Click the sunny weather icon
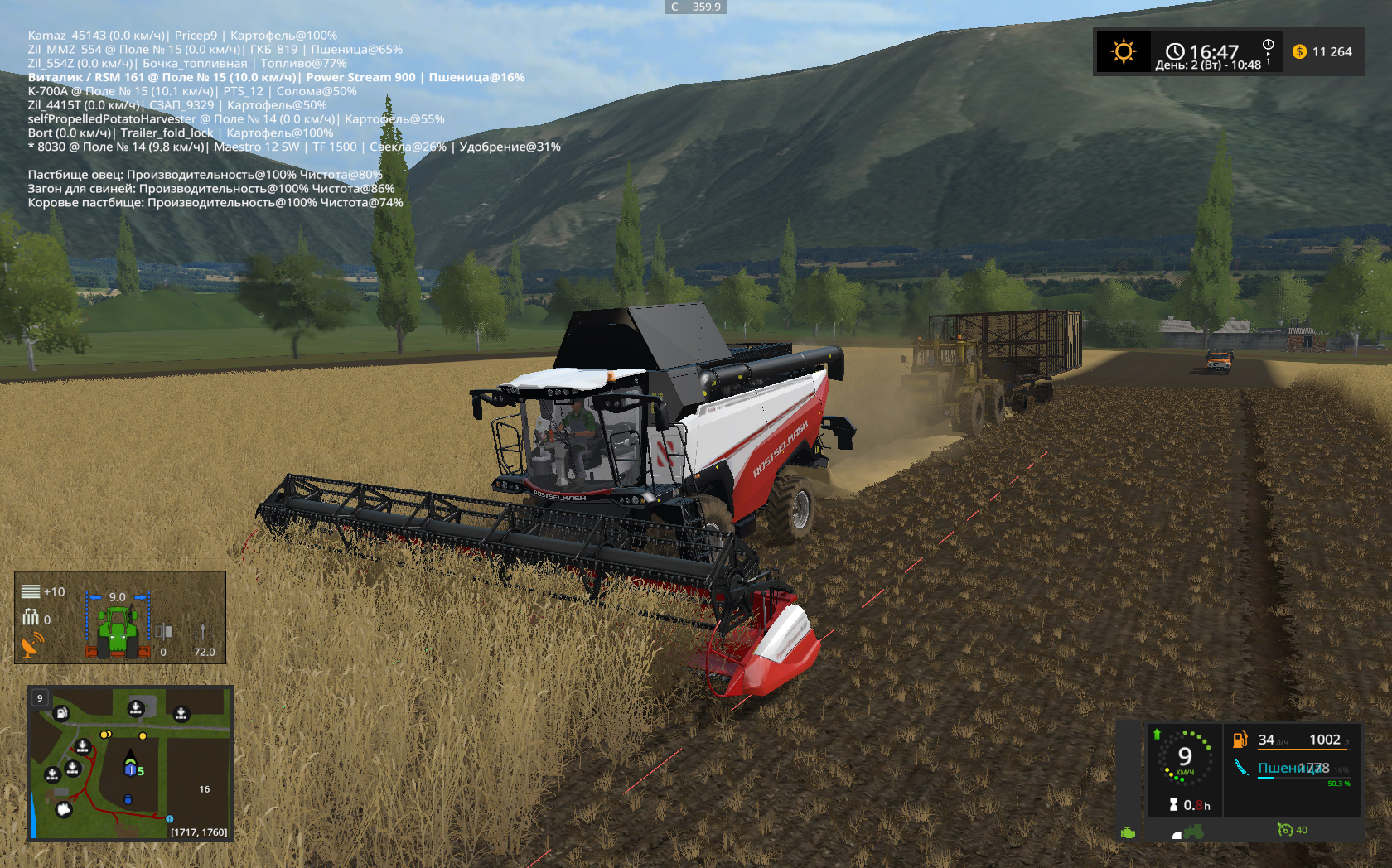1392x868 pixels. click(1123, 52)
